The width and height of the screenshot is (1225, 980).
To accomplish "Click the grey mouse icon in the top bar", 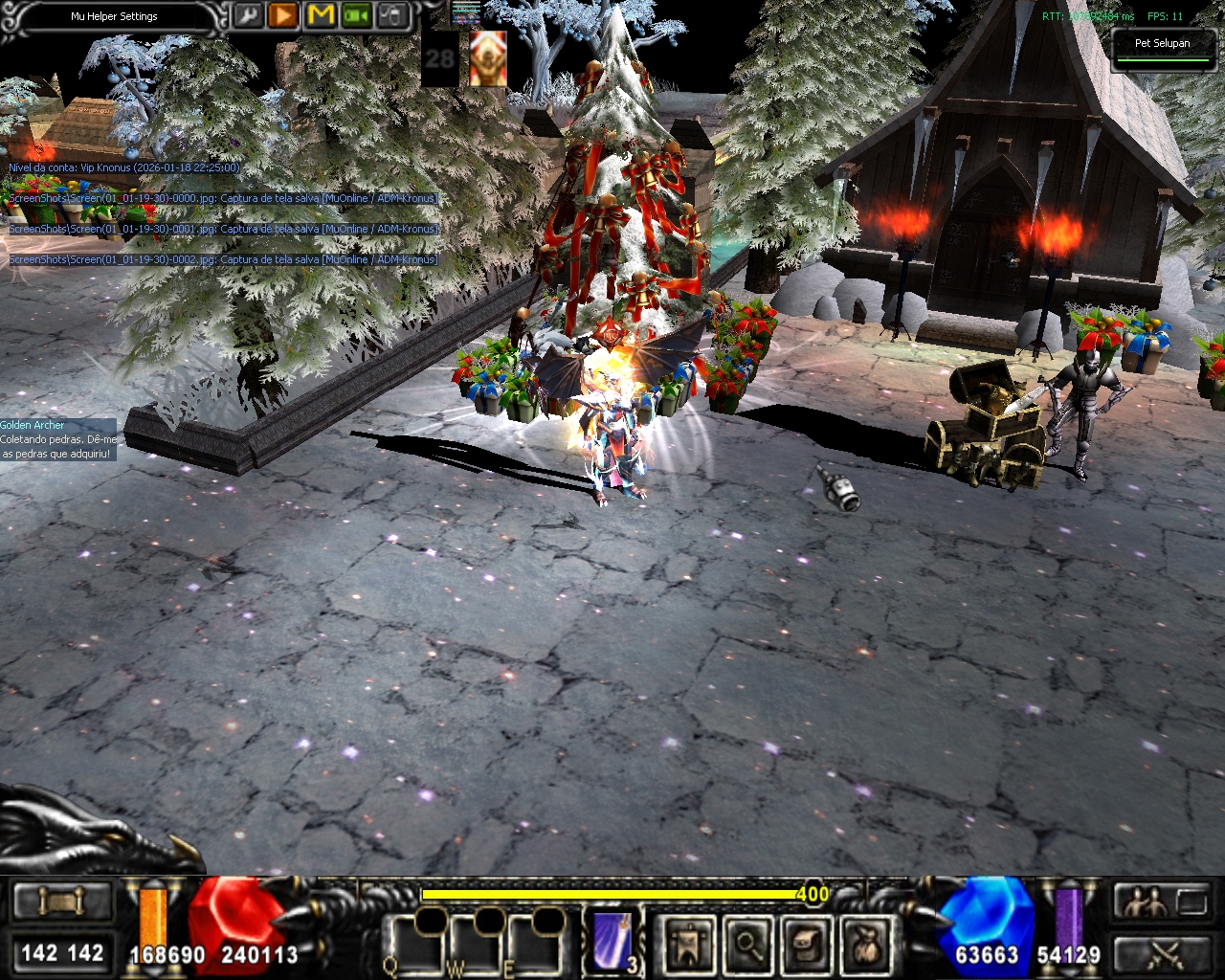I will pyautogui.click(x=393, y=16).
